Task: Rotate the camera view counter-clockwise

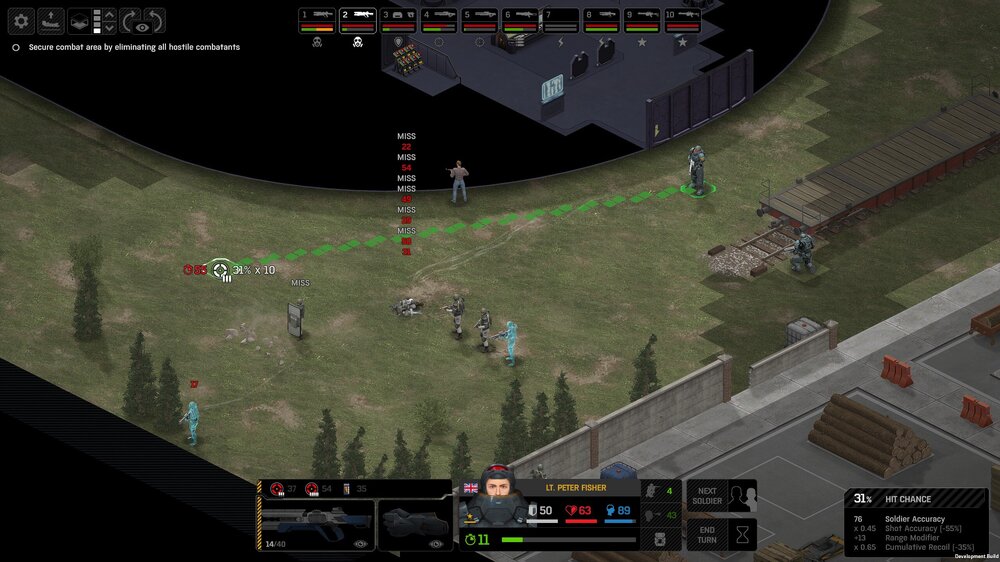Action: (154, 20)
